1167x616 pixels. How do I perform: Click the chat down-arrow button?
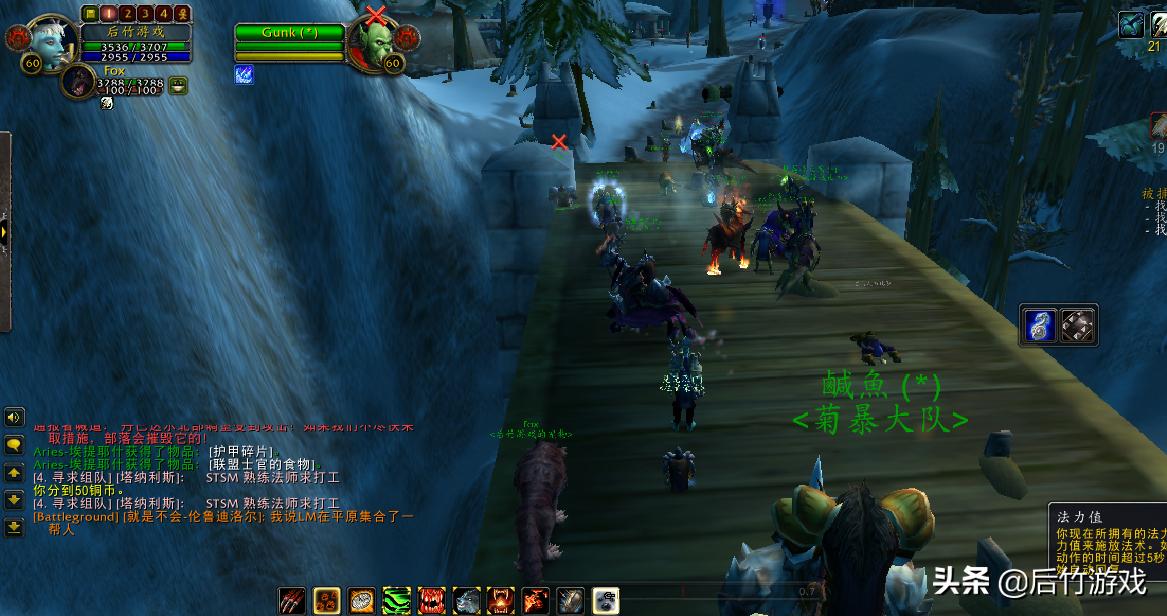coord(14,499)
